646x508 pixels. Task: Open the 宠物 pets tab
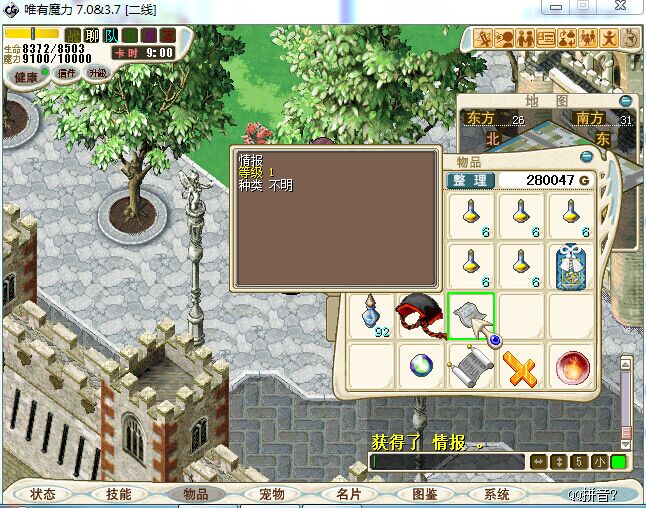271,494
